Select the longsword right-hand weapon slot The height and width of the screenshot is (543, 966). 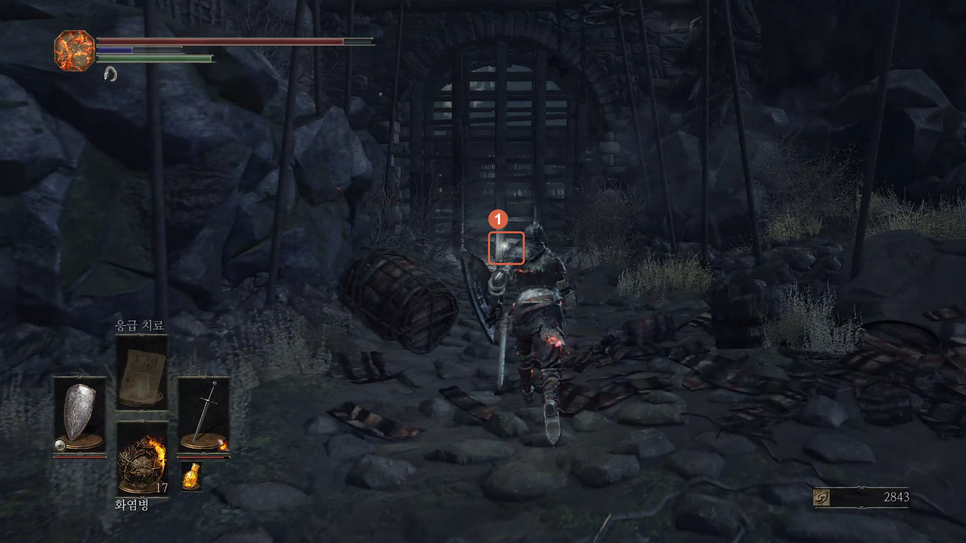click(203, 415)
